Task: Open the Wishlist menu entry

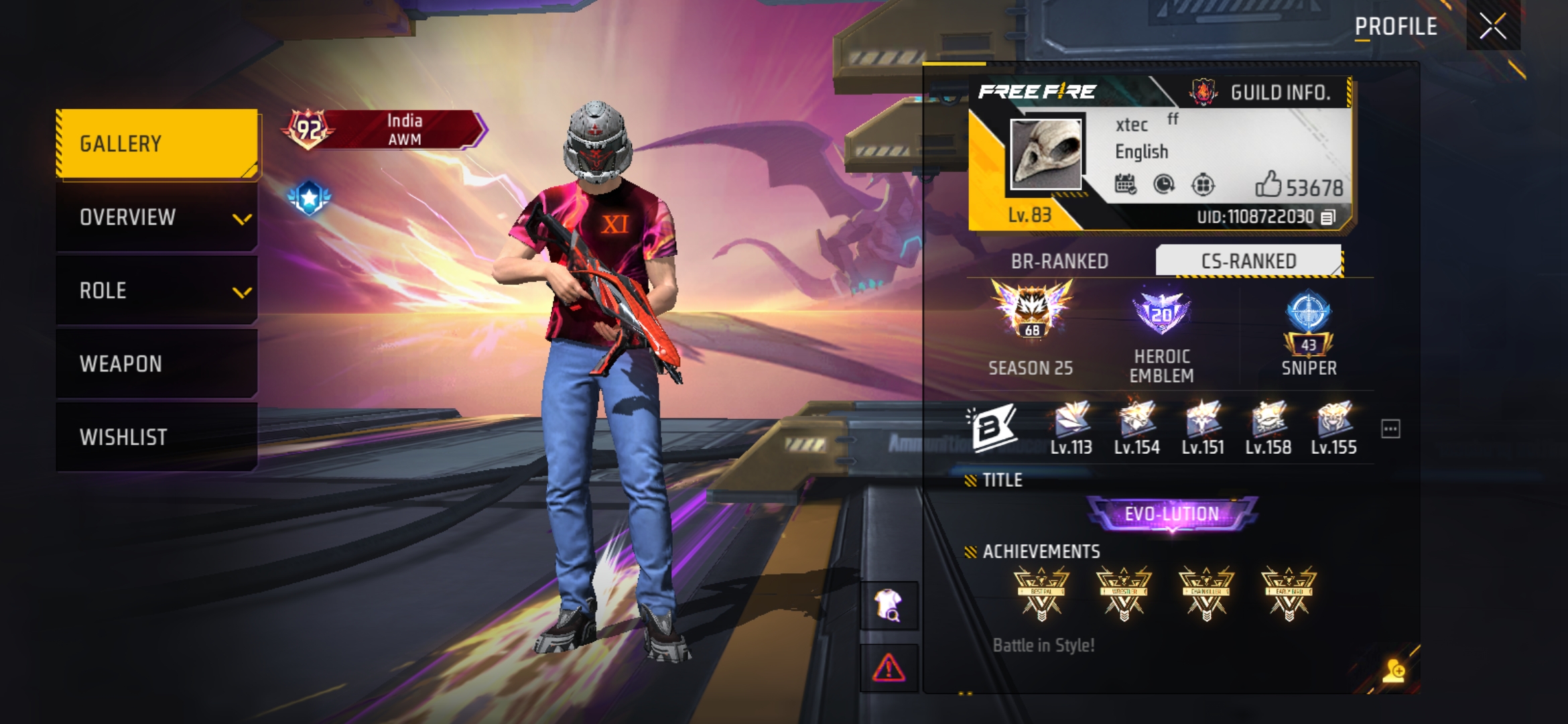Action: [x=157, y=437]
